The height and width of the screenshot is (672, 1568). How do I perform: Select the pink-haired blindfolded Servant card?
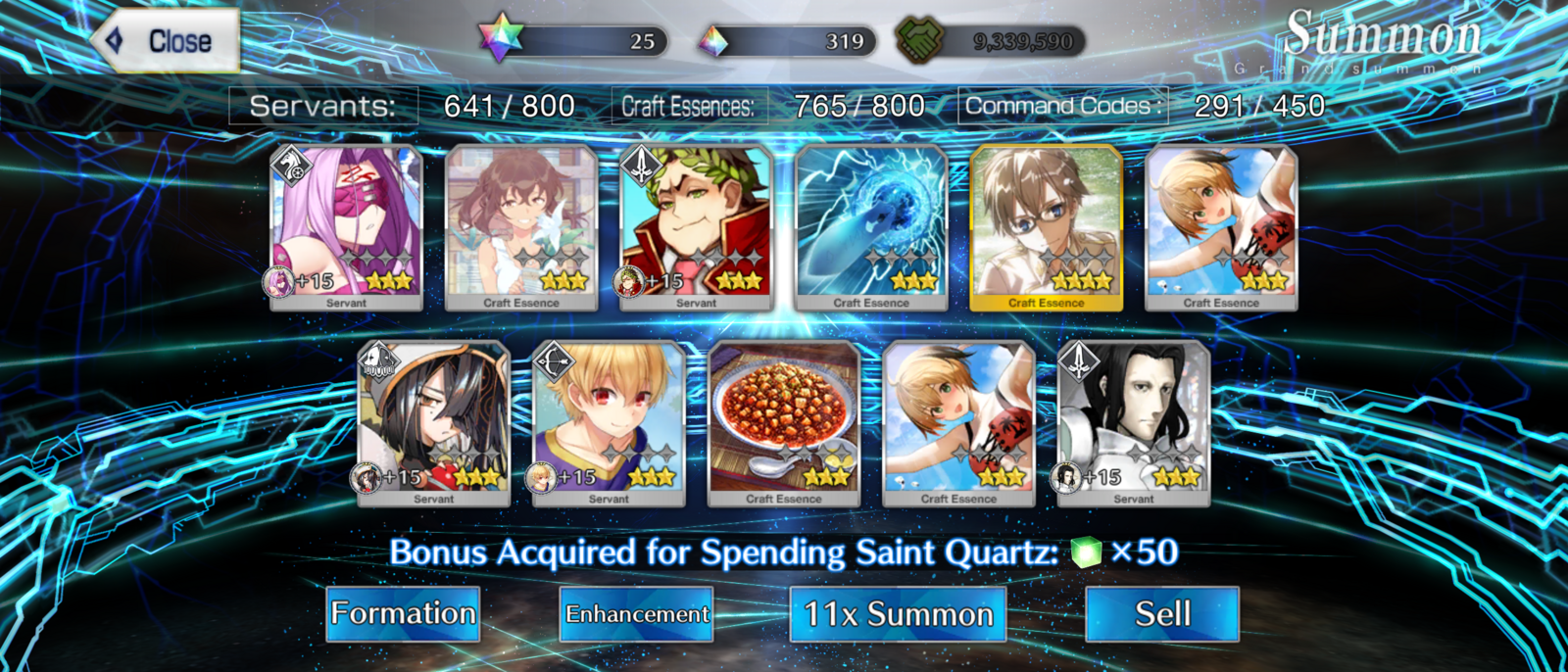pyautogui.click(x=346, y=227)
